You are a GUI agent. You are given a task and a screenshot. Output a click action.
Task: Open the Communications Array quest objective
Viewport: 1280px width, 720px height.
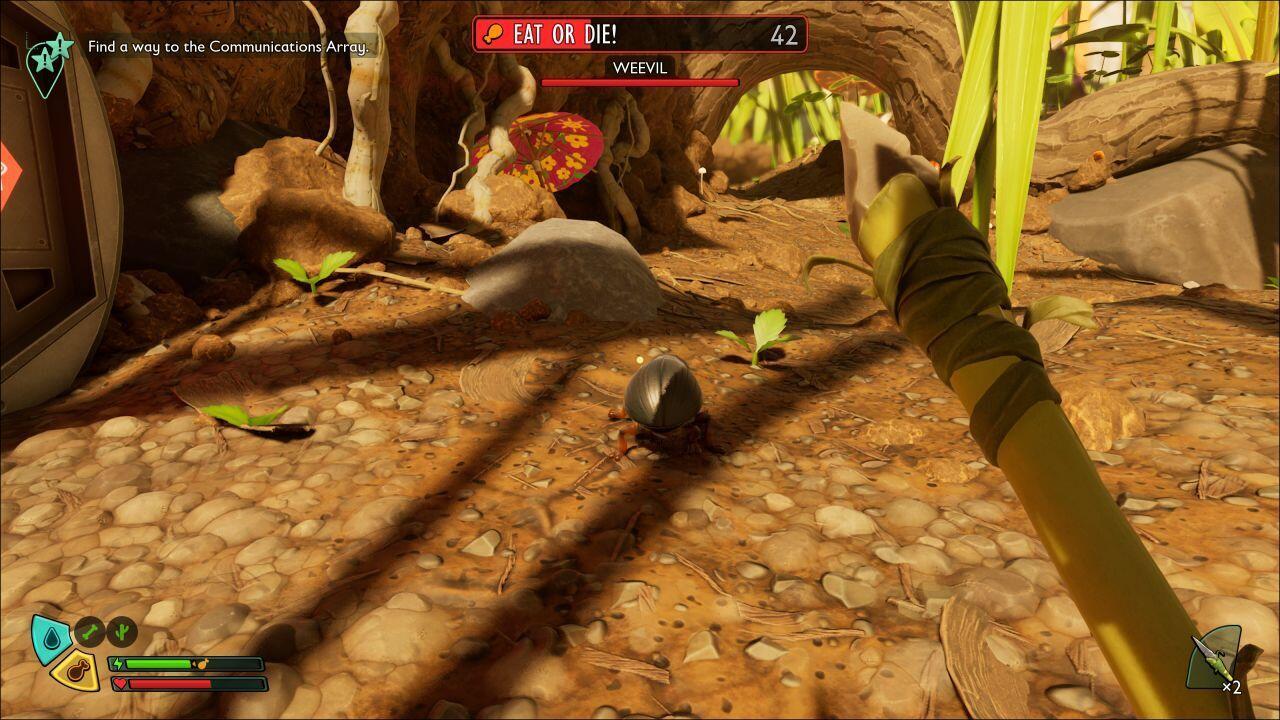[x=228, y=47]
